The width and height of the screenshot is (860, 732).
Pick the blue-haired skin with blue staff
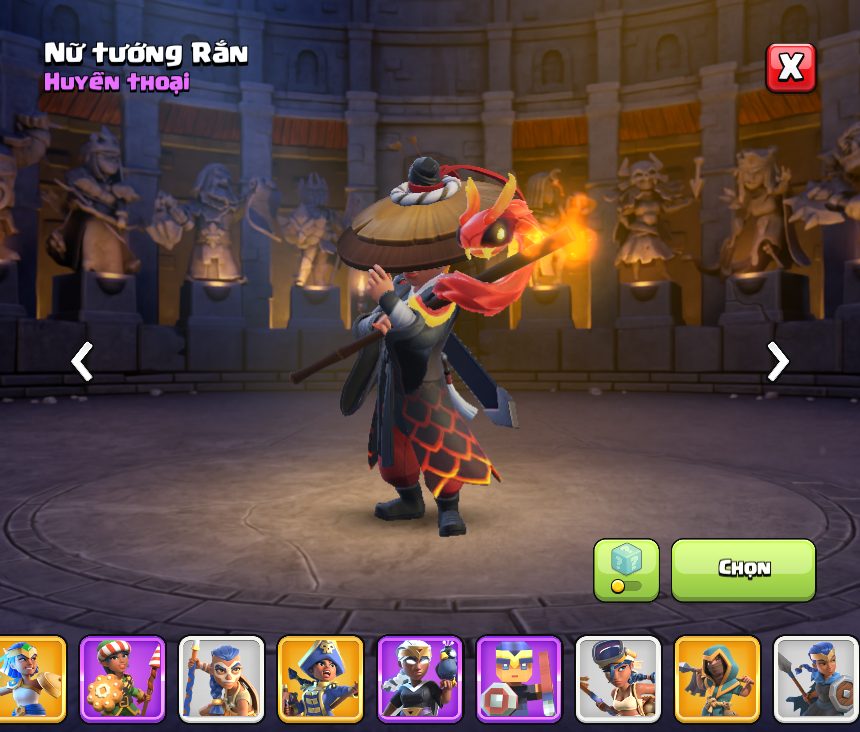click(x=221, y=679)
